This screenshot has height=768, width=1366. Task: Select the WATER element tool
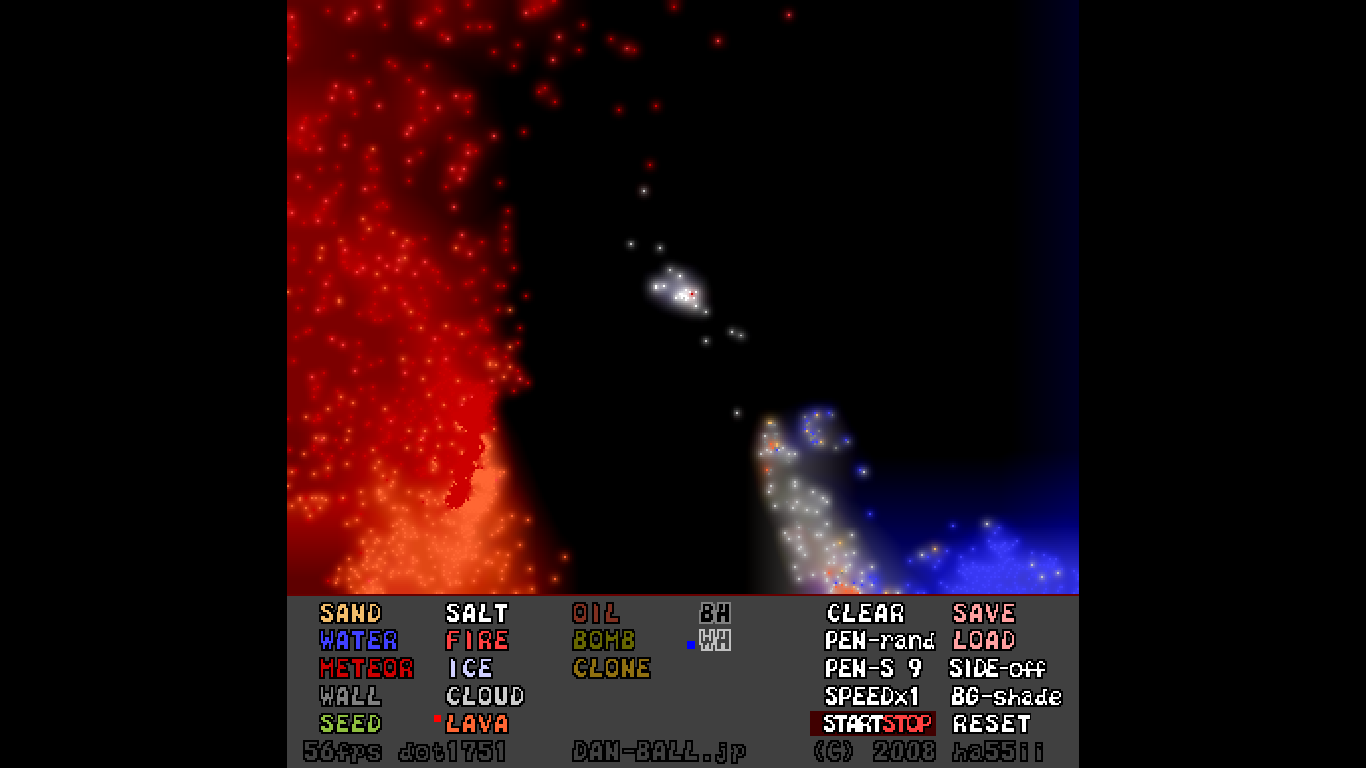[x=356, y=641]
